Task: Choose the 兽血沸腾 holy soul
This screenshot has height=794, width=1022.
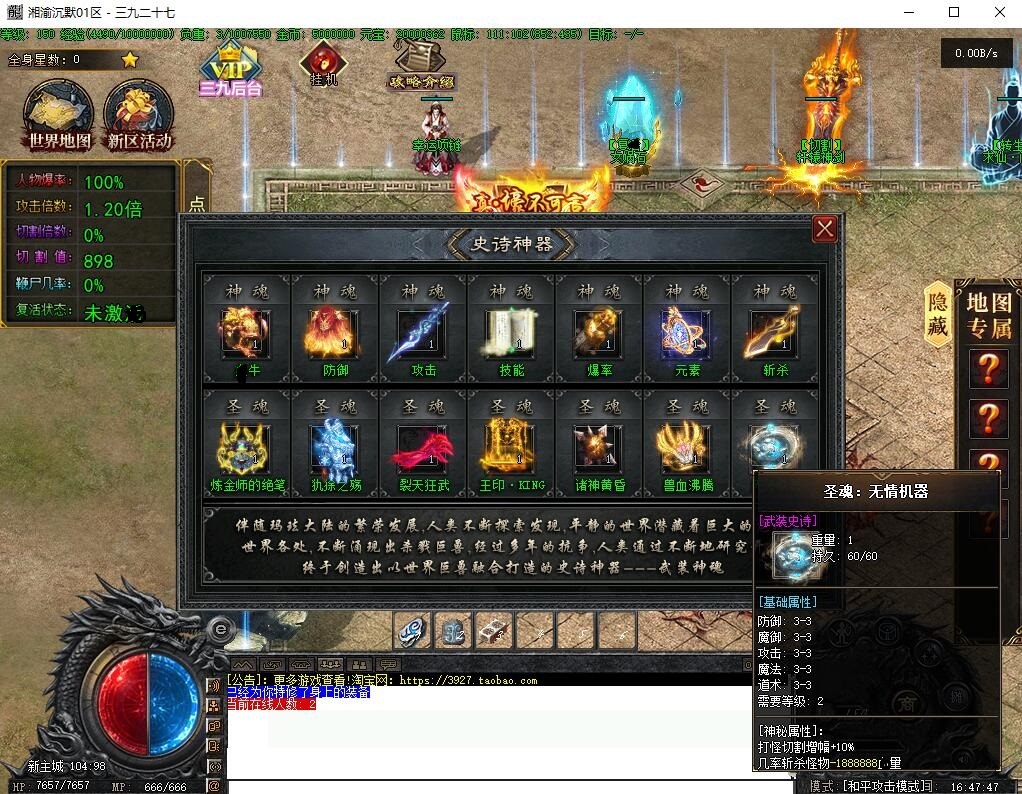Action: tap(686, 448)
